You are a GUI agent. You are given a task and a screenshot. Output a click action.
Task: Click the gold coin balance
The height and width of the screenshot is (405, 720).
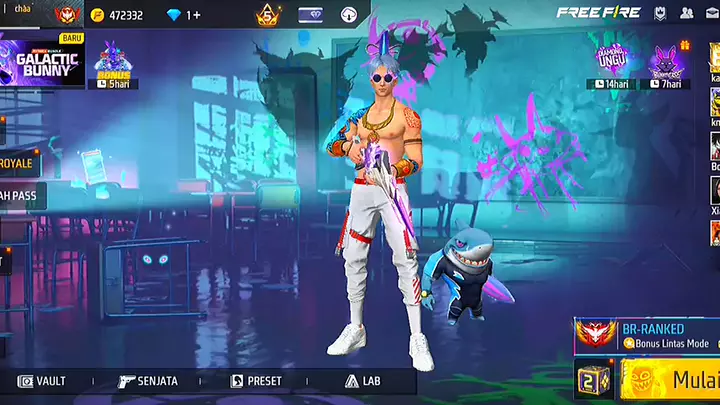[x=116, y=15]
